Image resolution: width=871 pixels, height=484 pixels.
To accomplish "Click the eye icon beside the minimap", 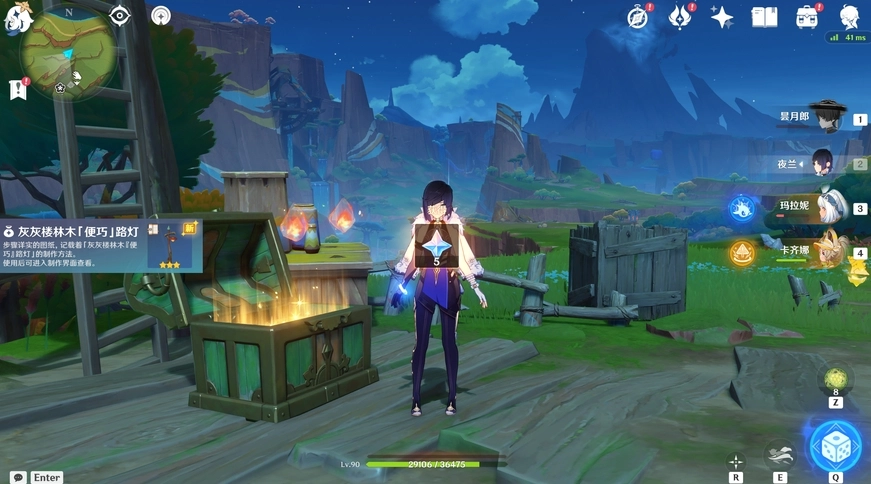I will 120,15.
